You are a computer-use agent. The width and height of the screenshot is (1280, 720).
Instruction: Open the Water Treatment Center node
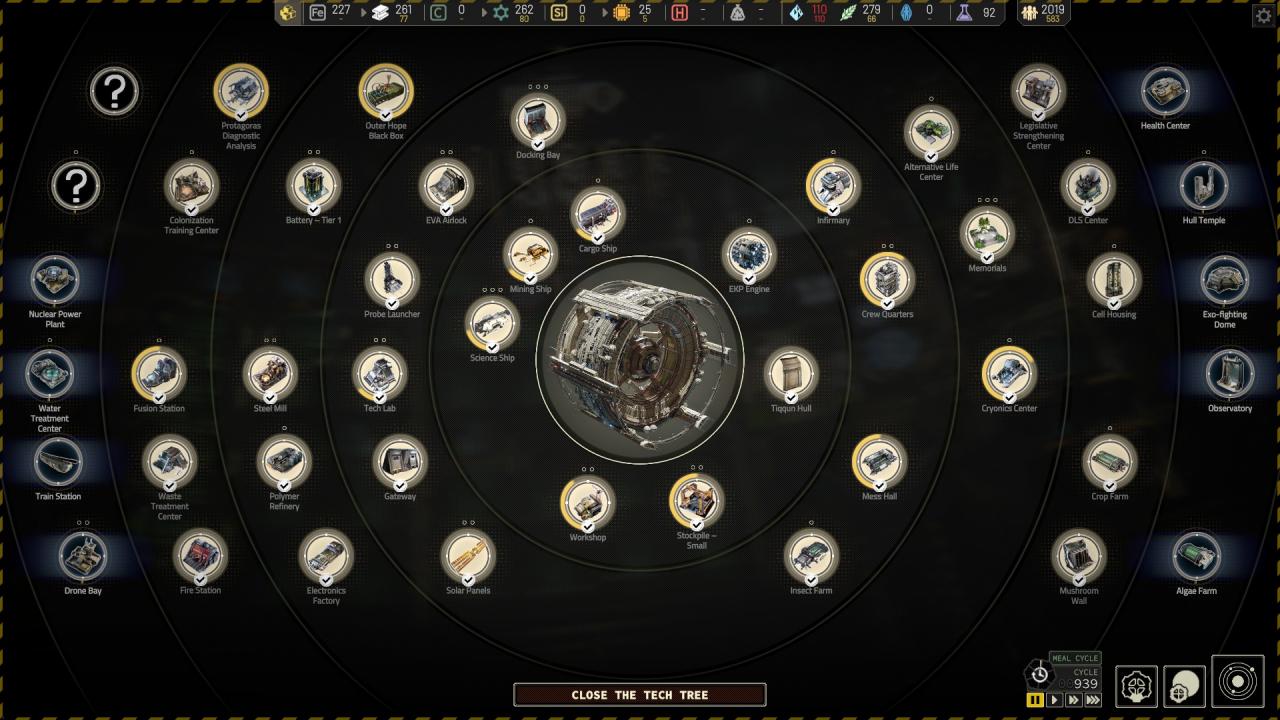[x=49, y=374]
